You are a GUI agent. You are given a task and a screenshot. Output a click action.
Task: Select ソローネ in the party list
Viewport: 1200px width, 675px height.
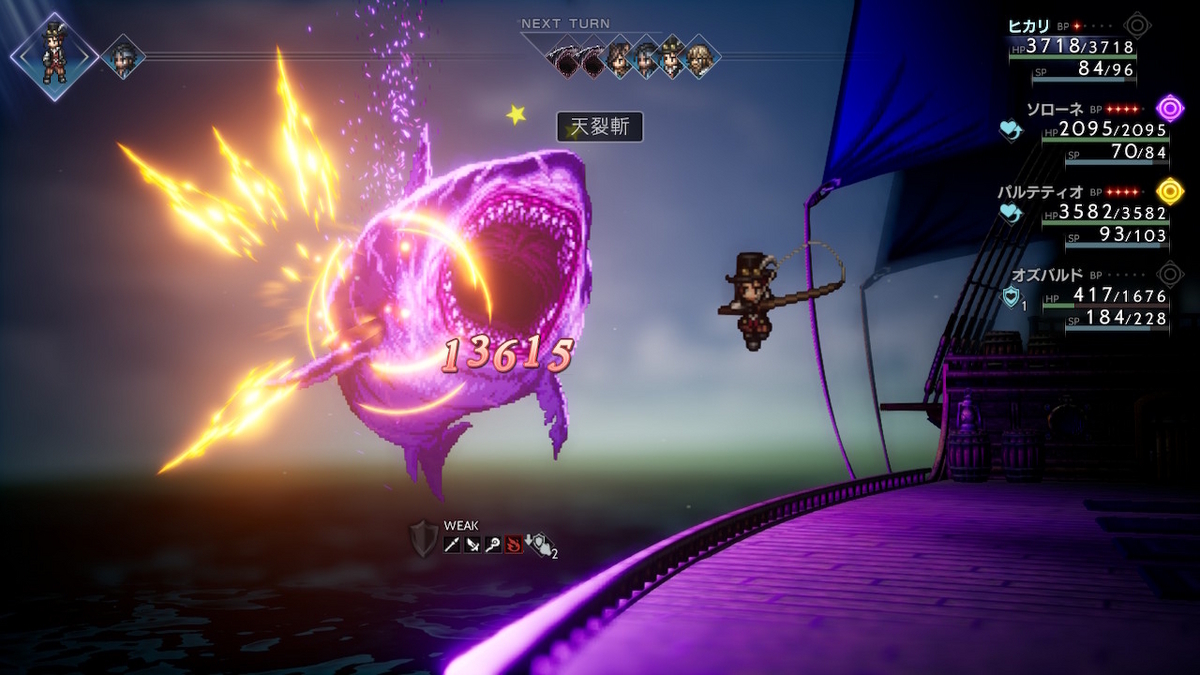[x=1055, y=108]
